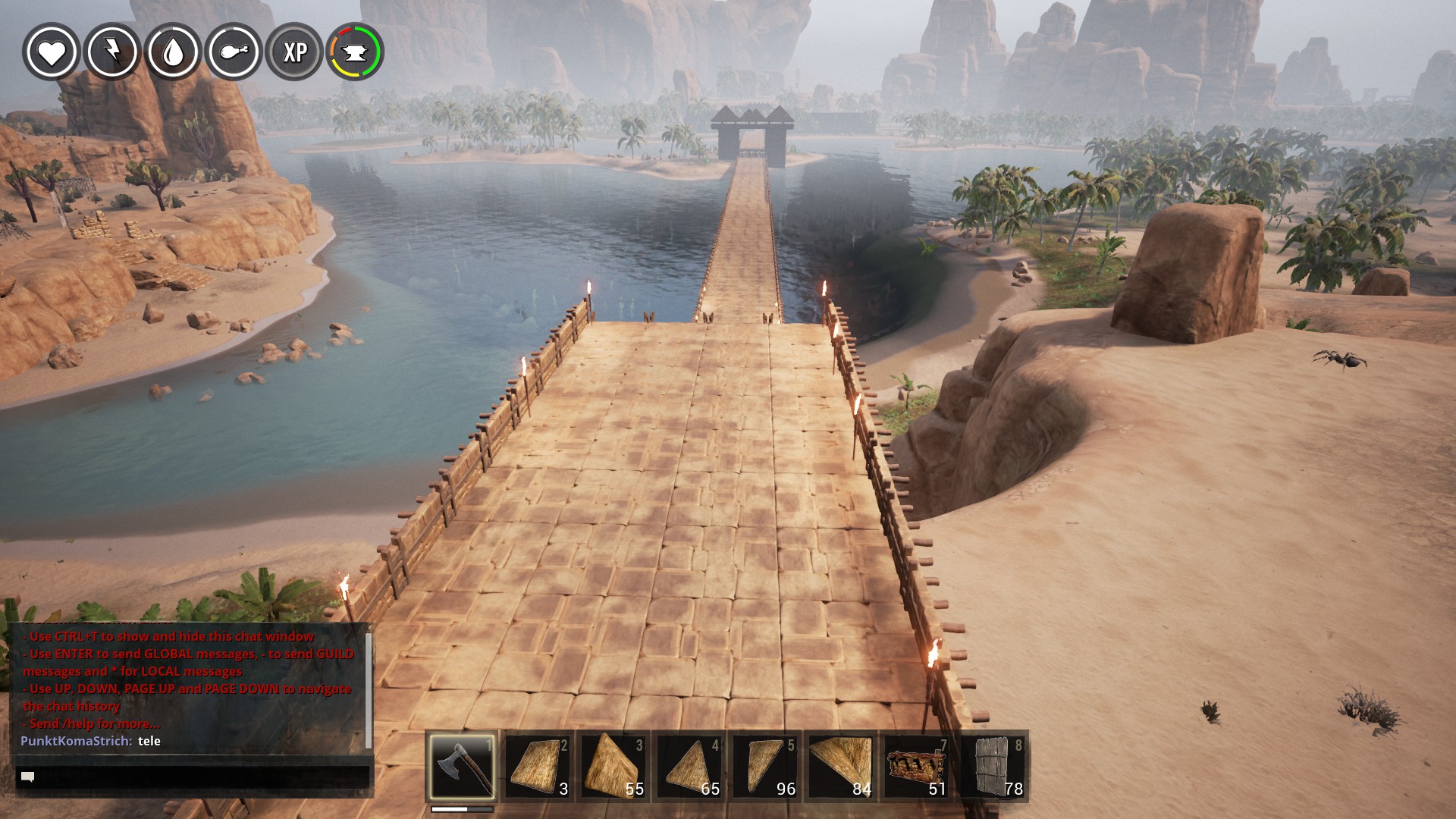Select the axe in hotbar slot 1
The height and width of the screenshot is (819, 1456).
(462, 766)
